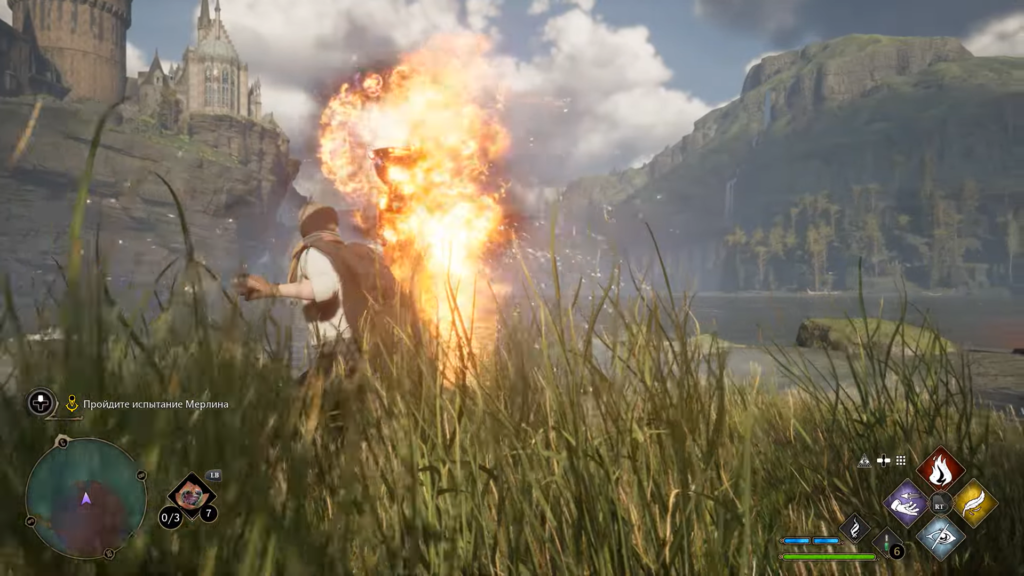Click the yellow quest marker icon
1024x576 pixels.
(72, 403)
